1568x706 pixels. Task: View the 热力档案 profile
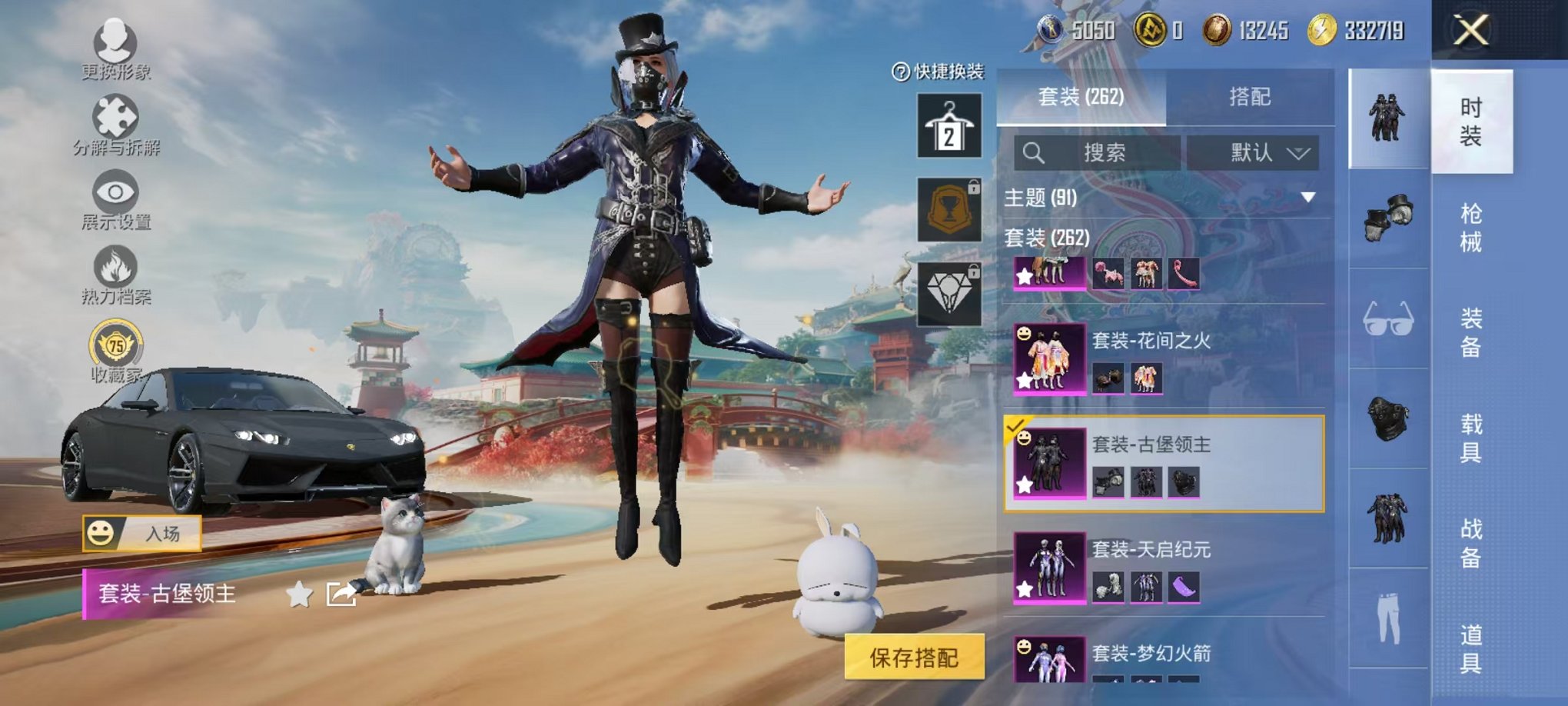coord(114,273)
